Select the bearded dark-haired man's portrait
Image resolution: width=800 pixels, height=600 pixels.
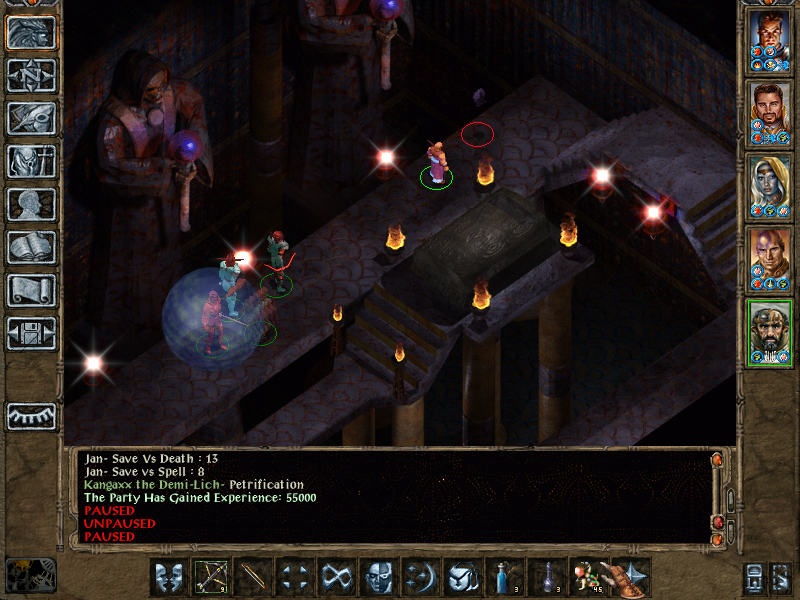770,114
